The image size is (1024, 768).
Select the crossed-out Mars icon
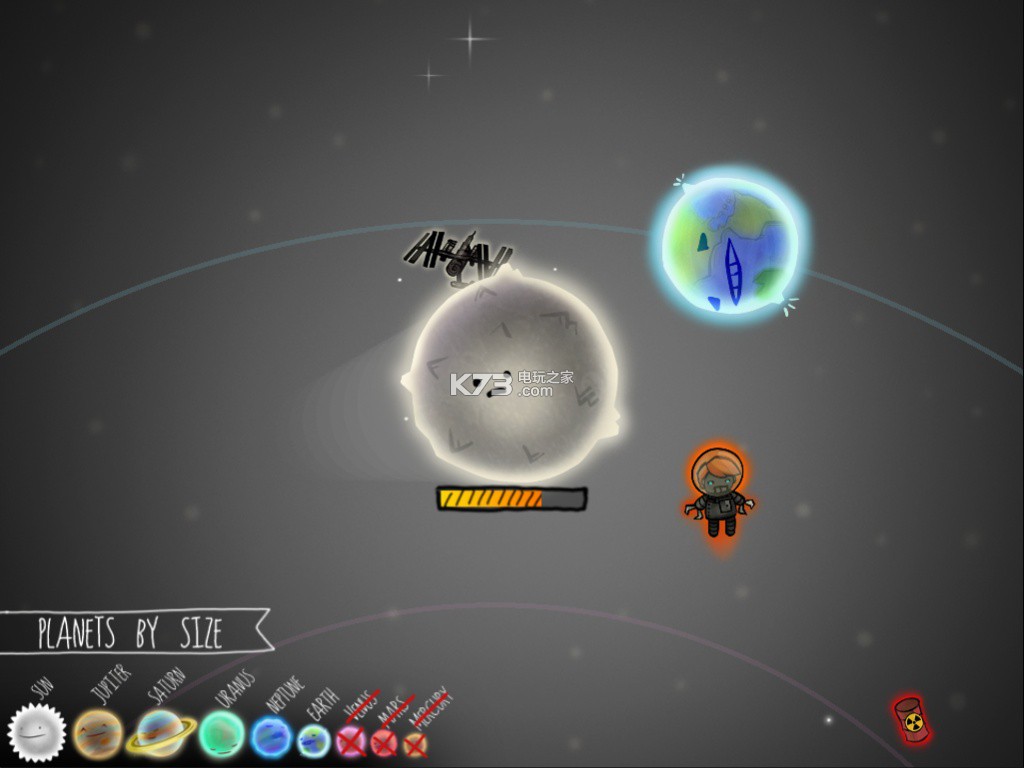click(x=384, y=743)
